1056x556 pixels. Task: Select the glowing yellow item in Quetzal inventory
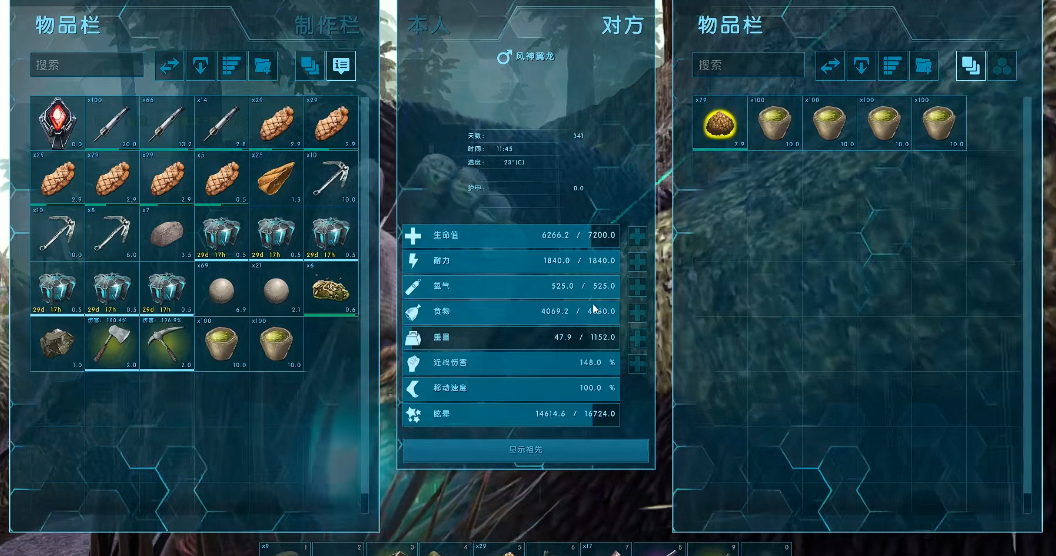click(720, 123)
